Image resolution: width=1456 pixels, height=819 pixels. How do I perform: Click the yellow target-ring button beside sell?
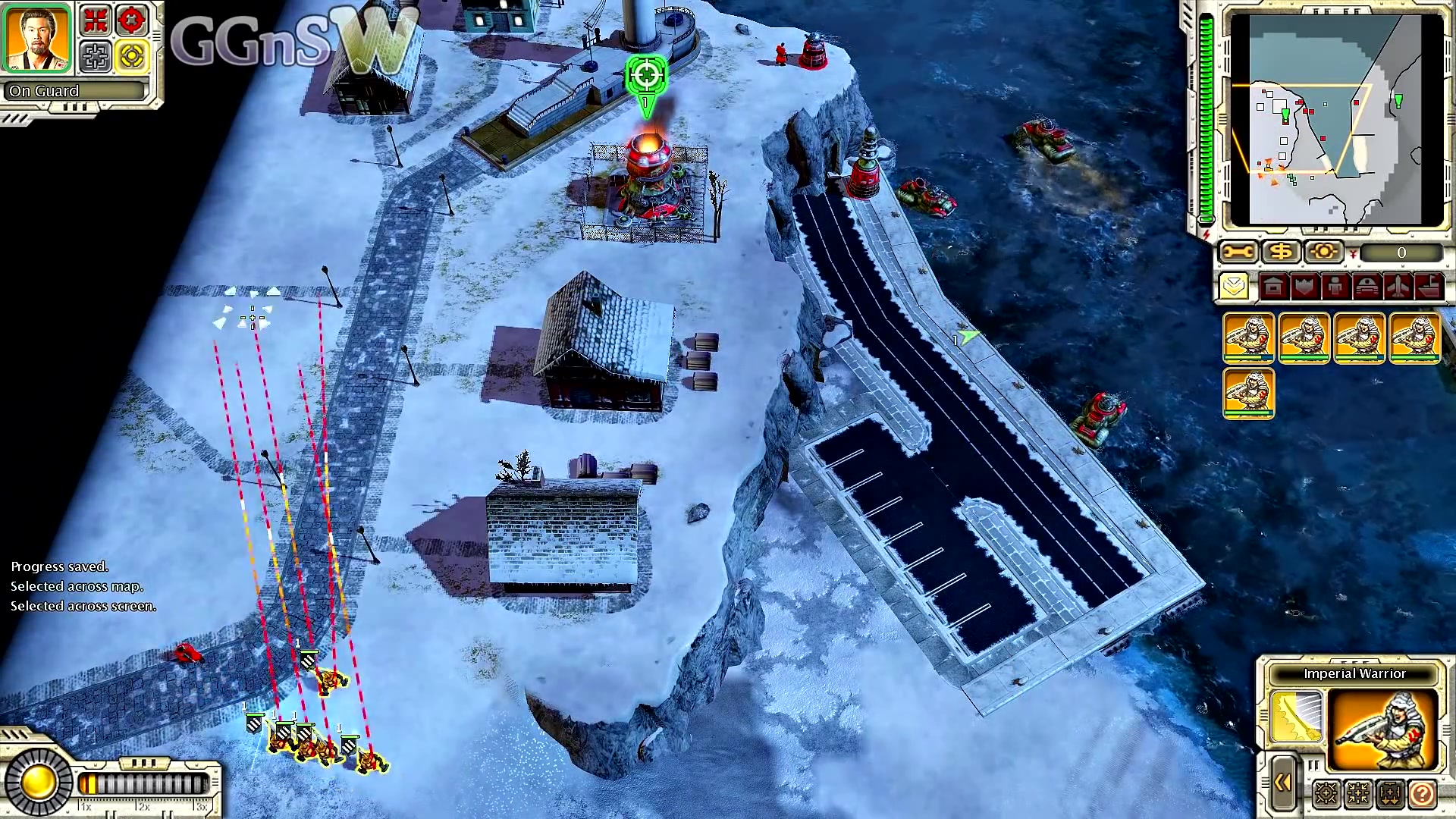pos(1323,252)
